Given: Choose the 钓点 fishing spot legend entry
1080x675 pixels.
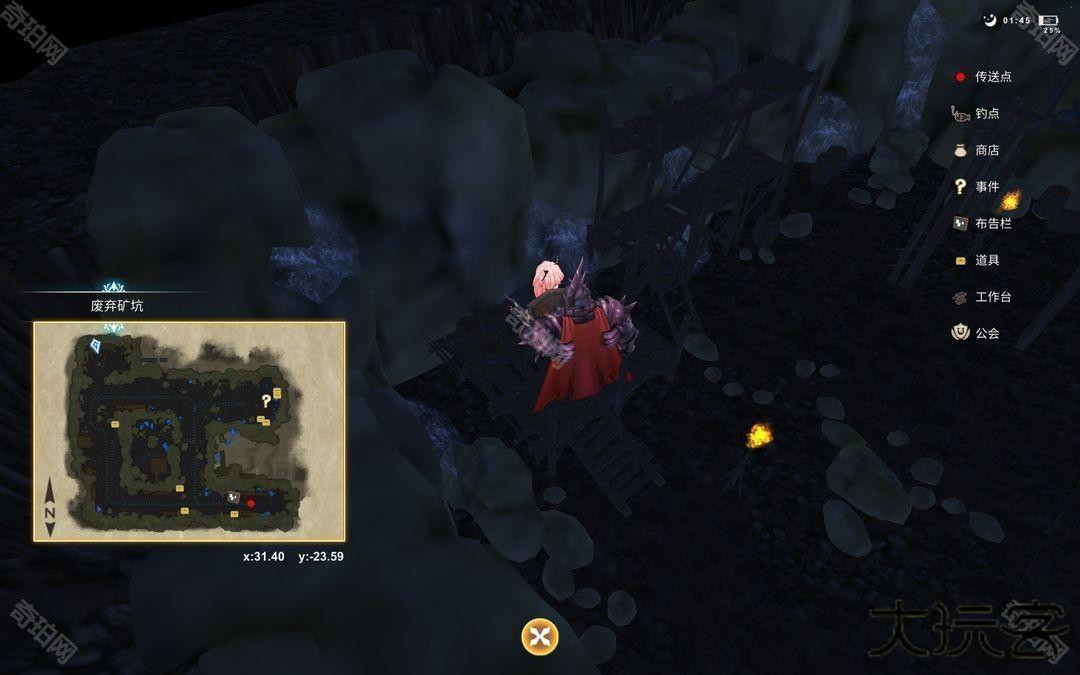Looking at the screenshot, I should coord(986,114).
